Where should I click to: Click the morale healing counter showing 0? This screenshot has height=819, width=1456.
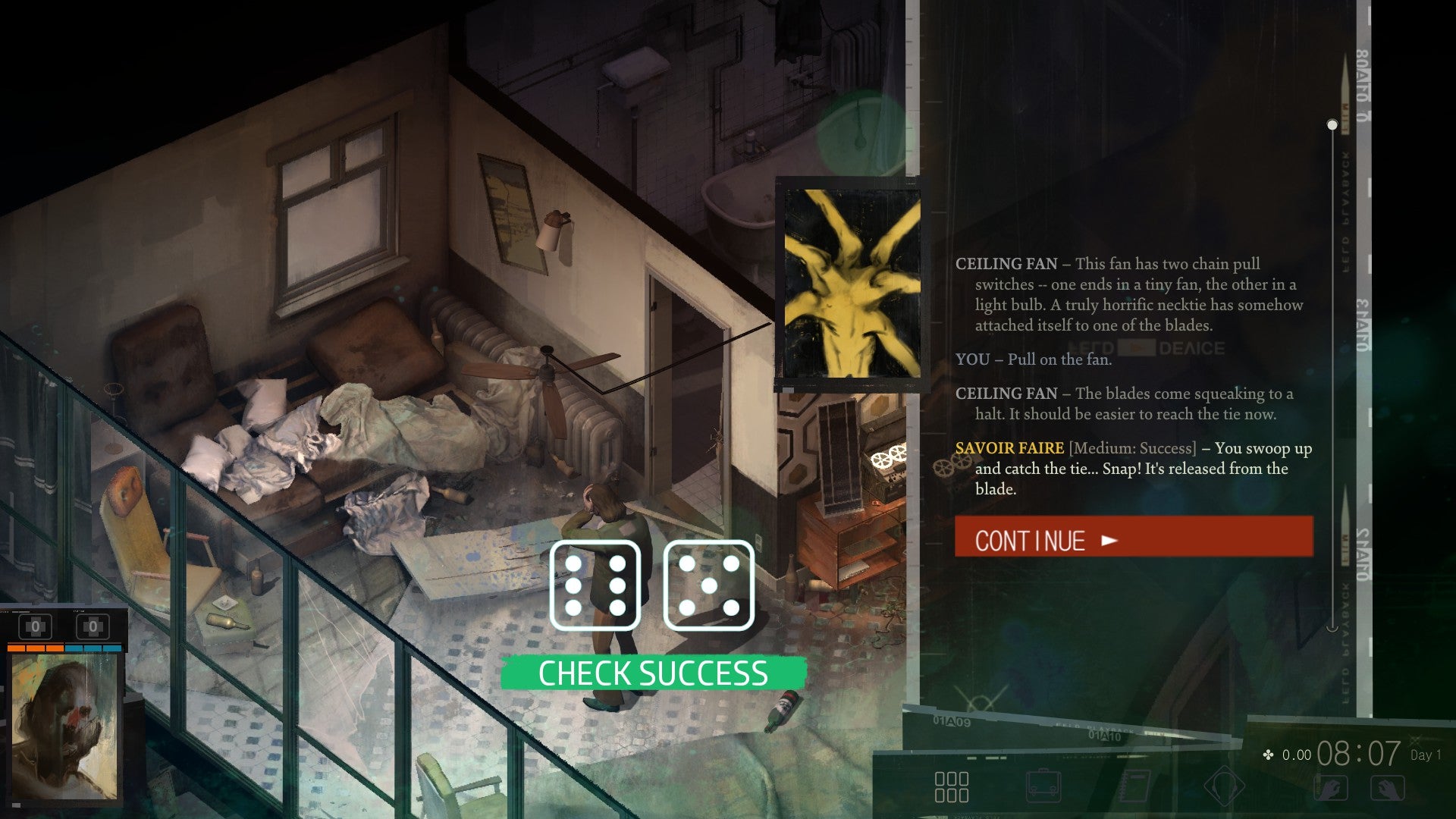click(93, 626)
